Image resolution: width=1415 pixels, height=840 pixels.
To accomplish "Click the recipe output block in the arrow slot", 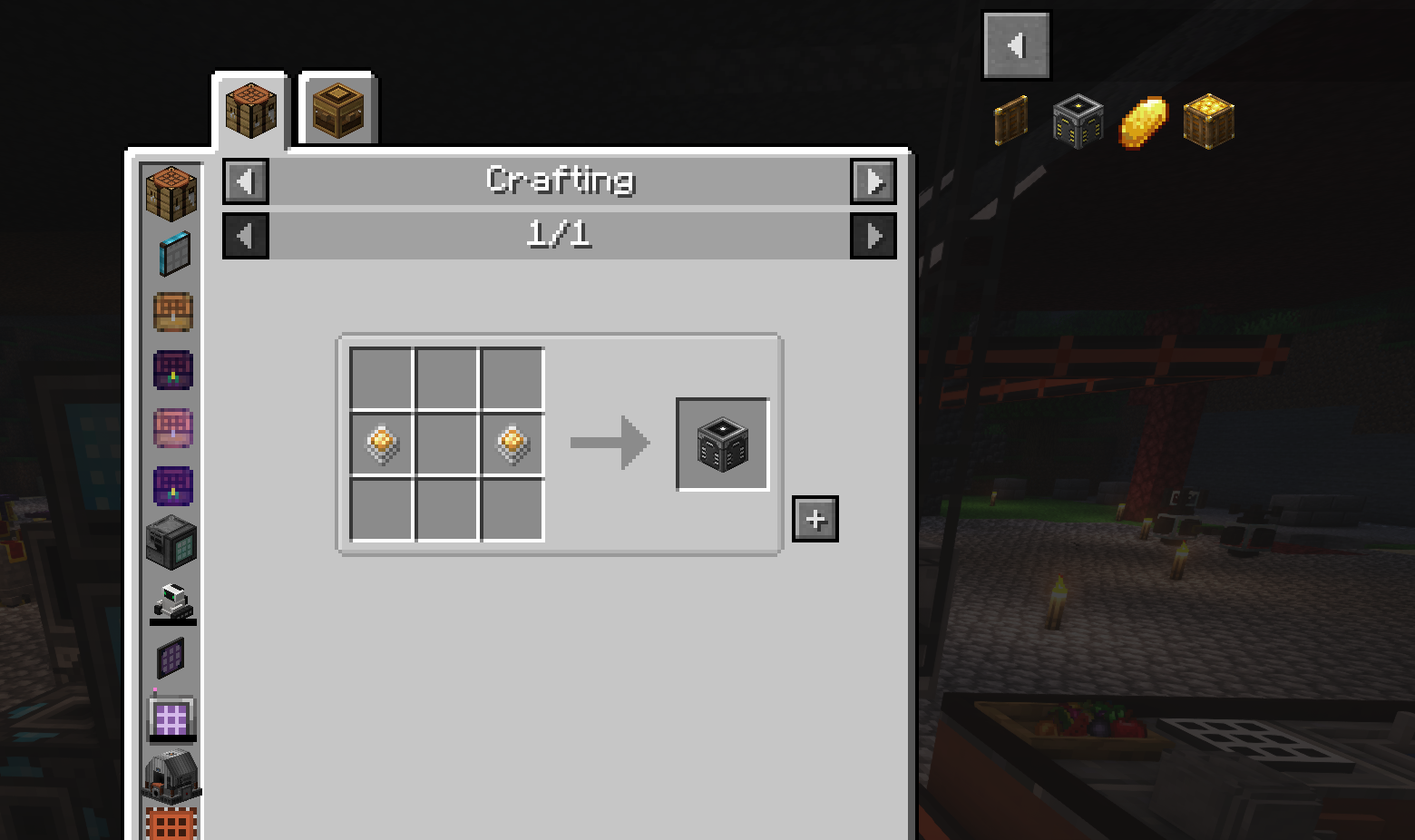I will [721, 444].
